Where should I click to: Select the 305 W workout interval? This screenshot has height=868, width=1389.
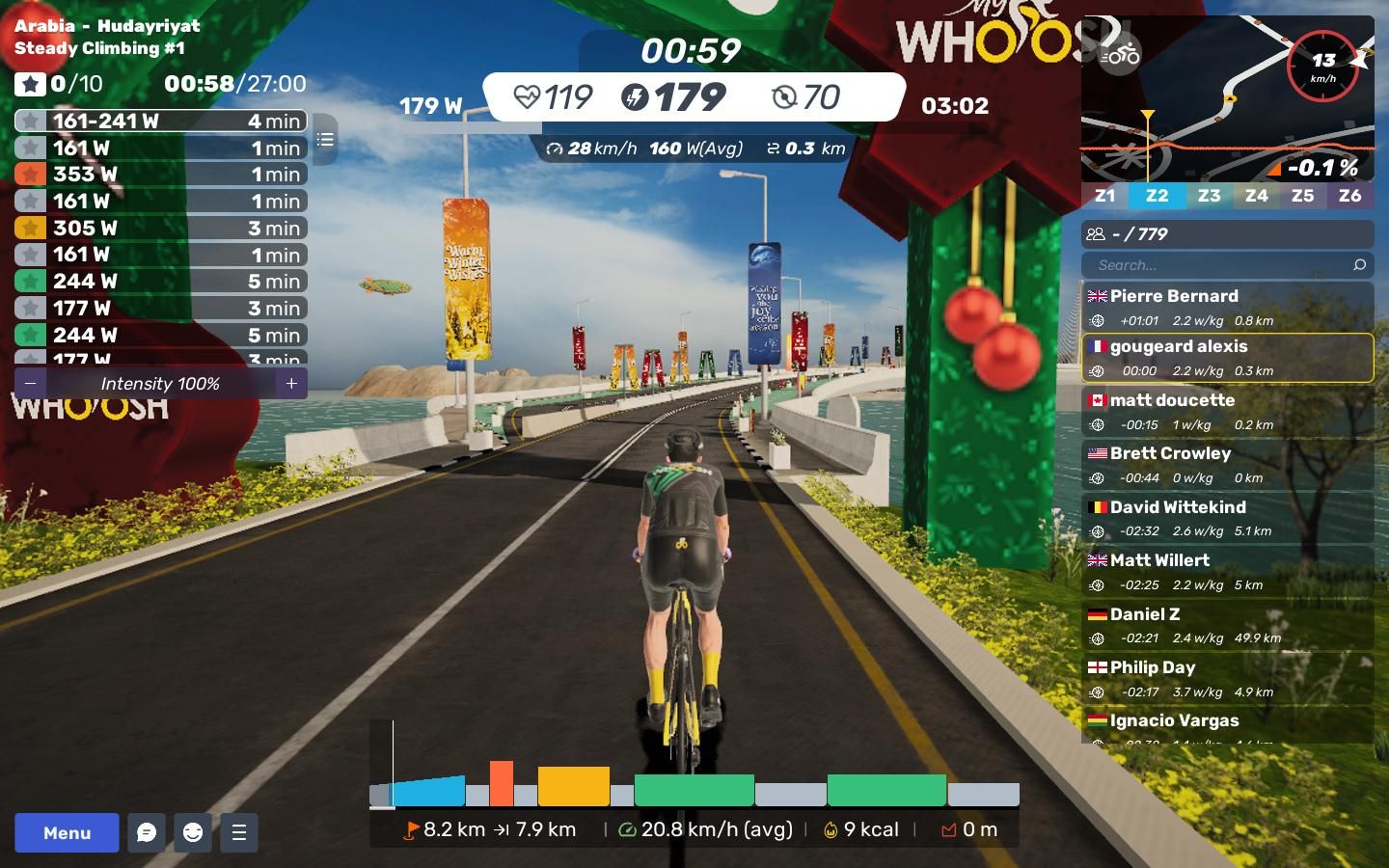coord(161,229)
